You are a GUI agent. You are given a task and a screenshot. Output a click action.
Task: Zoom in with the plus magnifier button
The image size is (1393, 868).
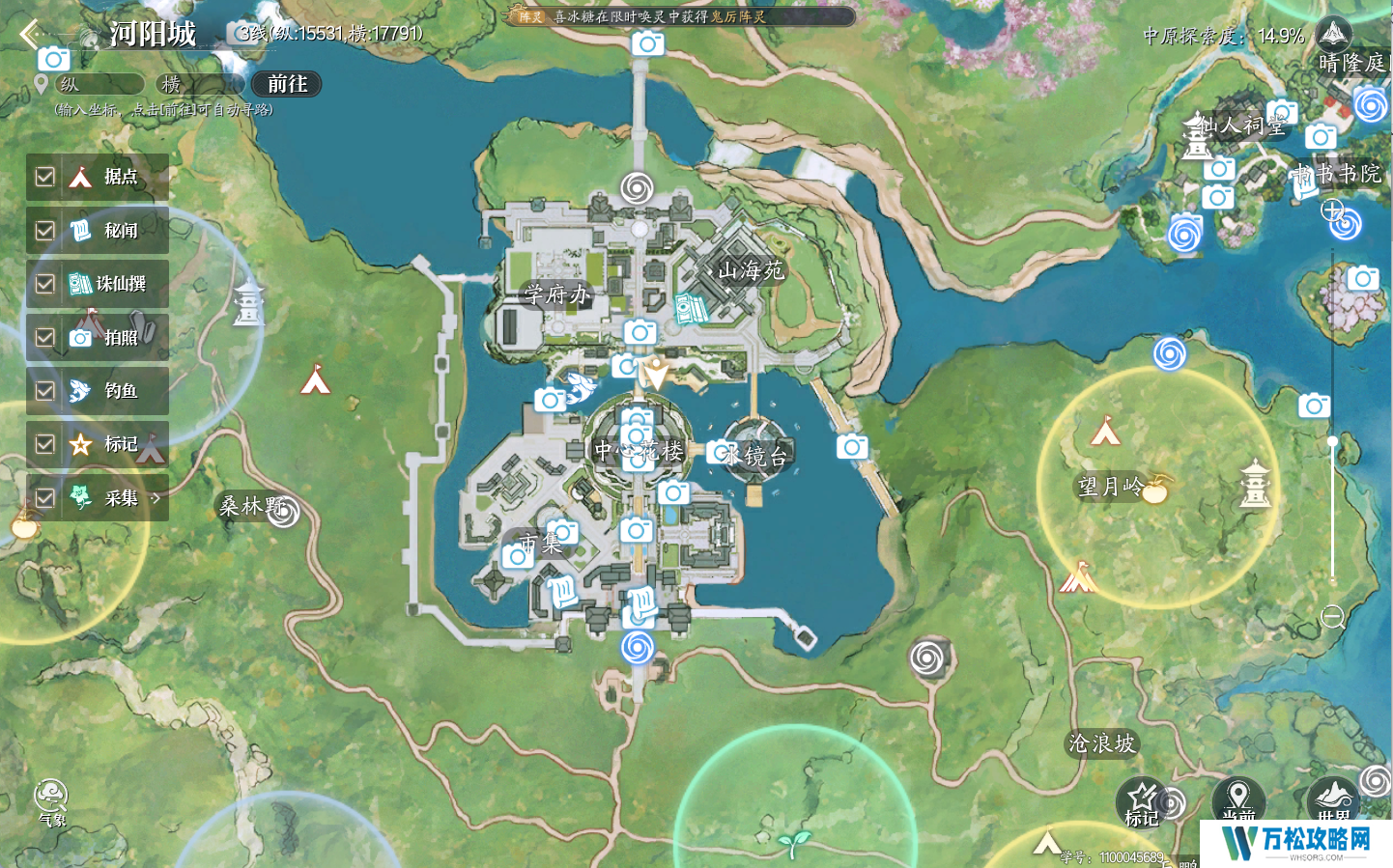coord(1333,210)
